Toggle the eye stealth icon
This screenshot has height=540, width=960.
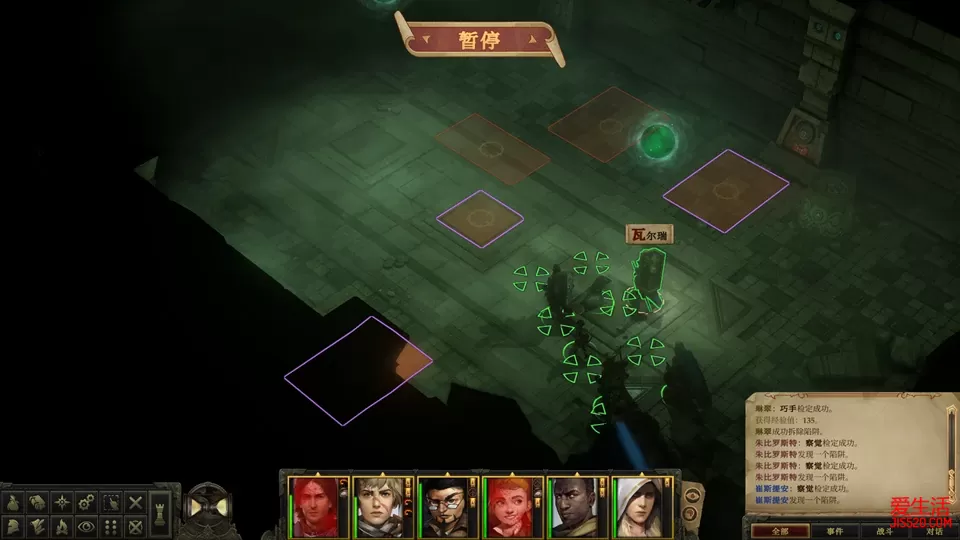click(87, 526)
